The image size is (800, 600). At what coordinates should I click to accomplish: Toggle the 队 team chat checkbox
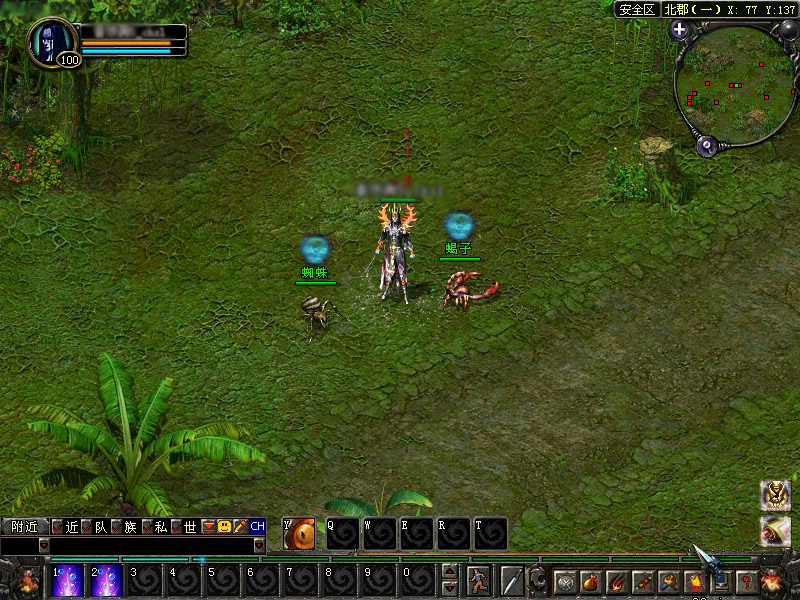[x=87, y=526]
